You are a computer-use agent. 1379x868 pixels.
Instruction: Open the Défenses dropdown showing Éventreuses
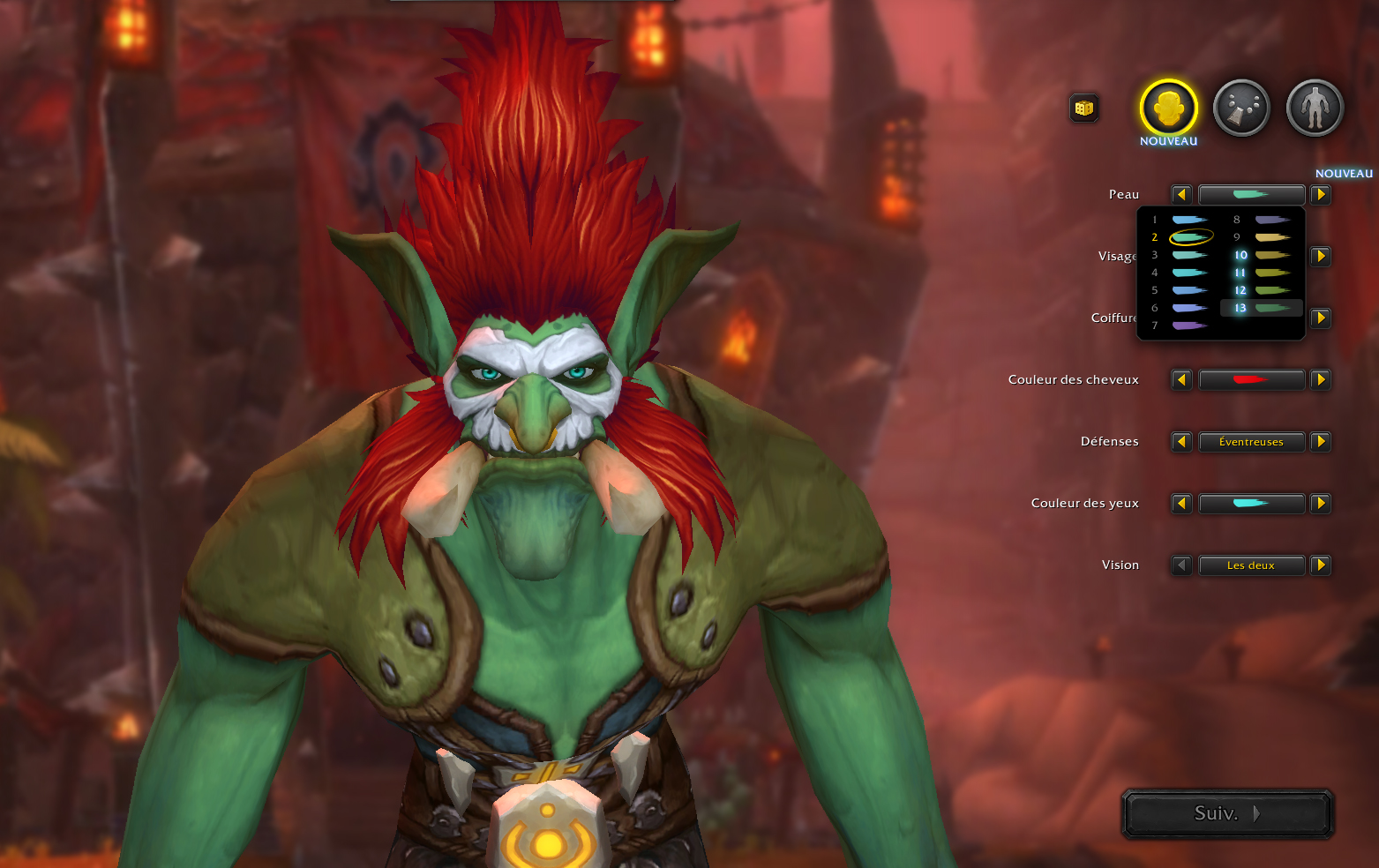(x=1251, y=442)
